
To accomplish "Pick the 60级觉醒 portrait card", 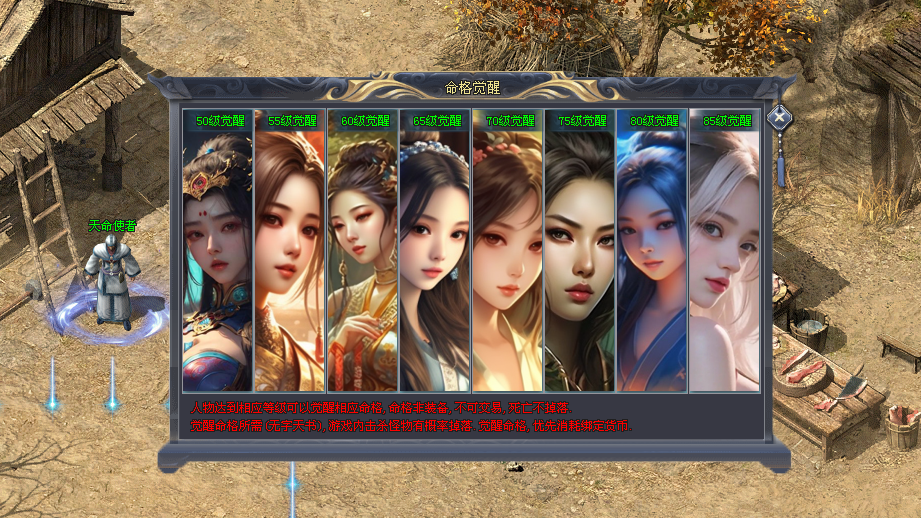I will coord(363,250).
